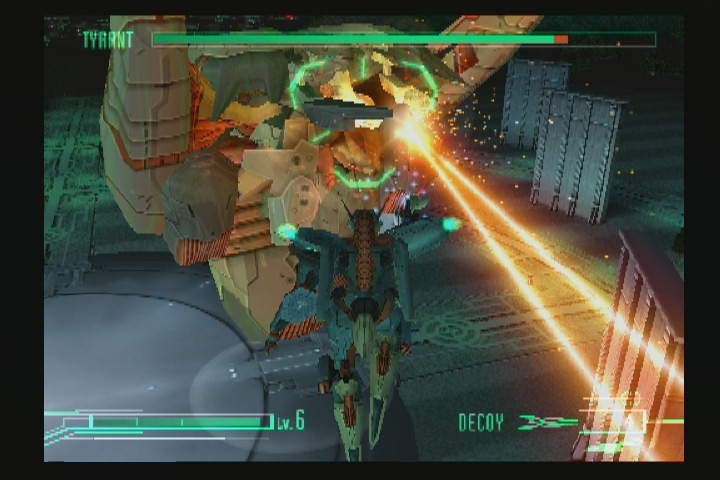Select the DECOY sub-weapon indicator
The height and width of the screenshot is (480, 720).
(x=481, y=422)
